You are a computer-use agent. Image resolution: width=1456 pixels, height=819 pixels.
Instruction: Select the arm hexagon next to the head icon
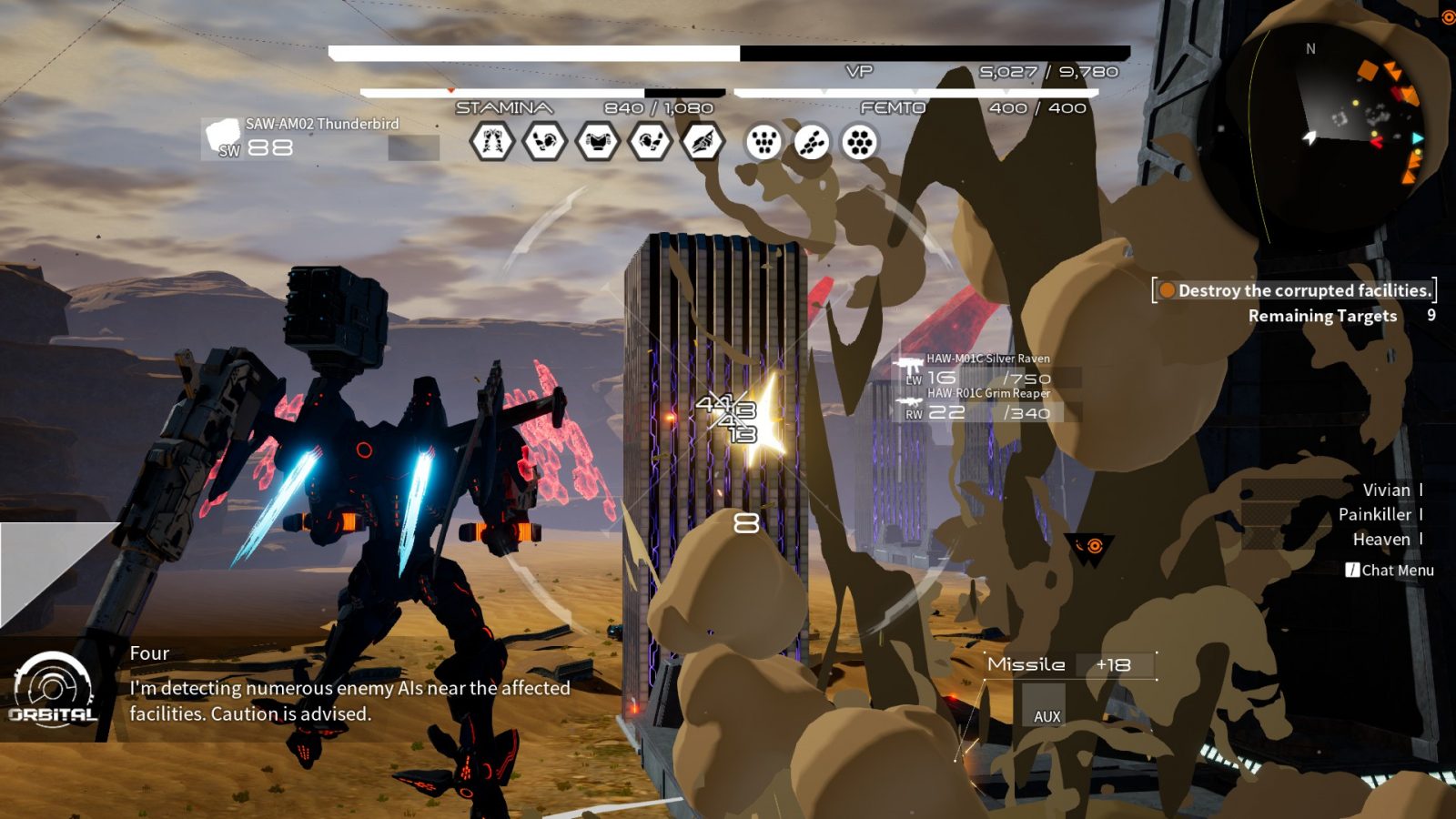(650, 142)
